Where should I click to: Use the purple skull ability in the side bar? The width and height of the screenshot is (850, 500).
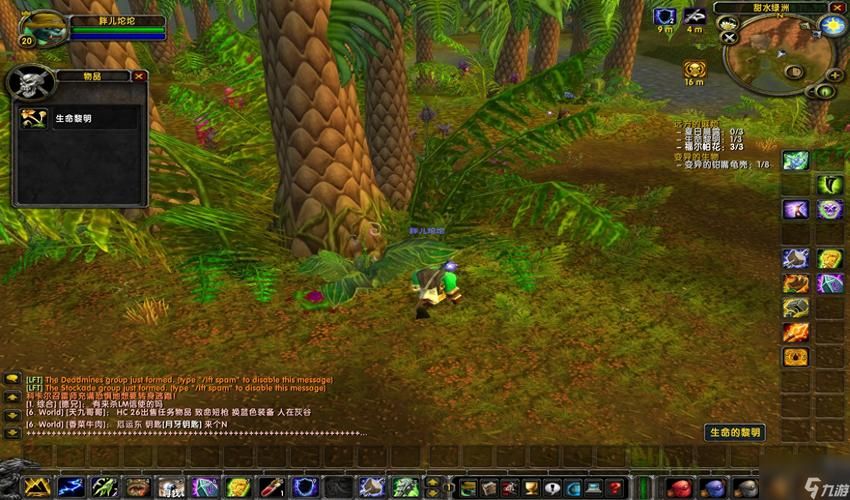[829, 209]
